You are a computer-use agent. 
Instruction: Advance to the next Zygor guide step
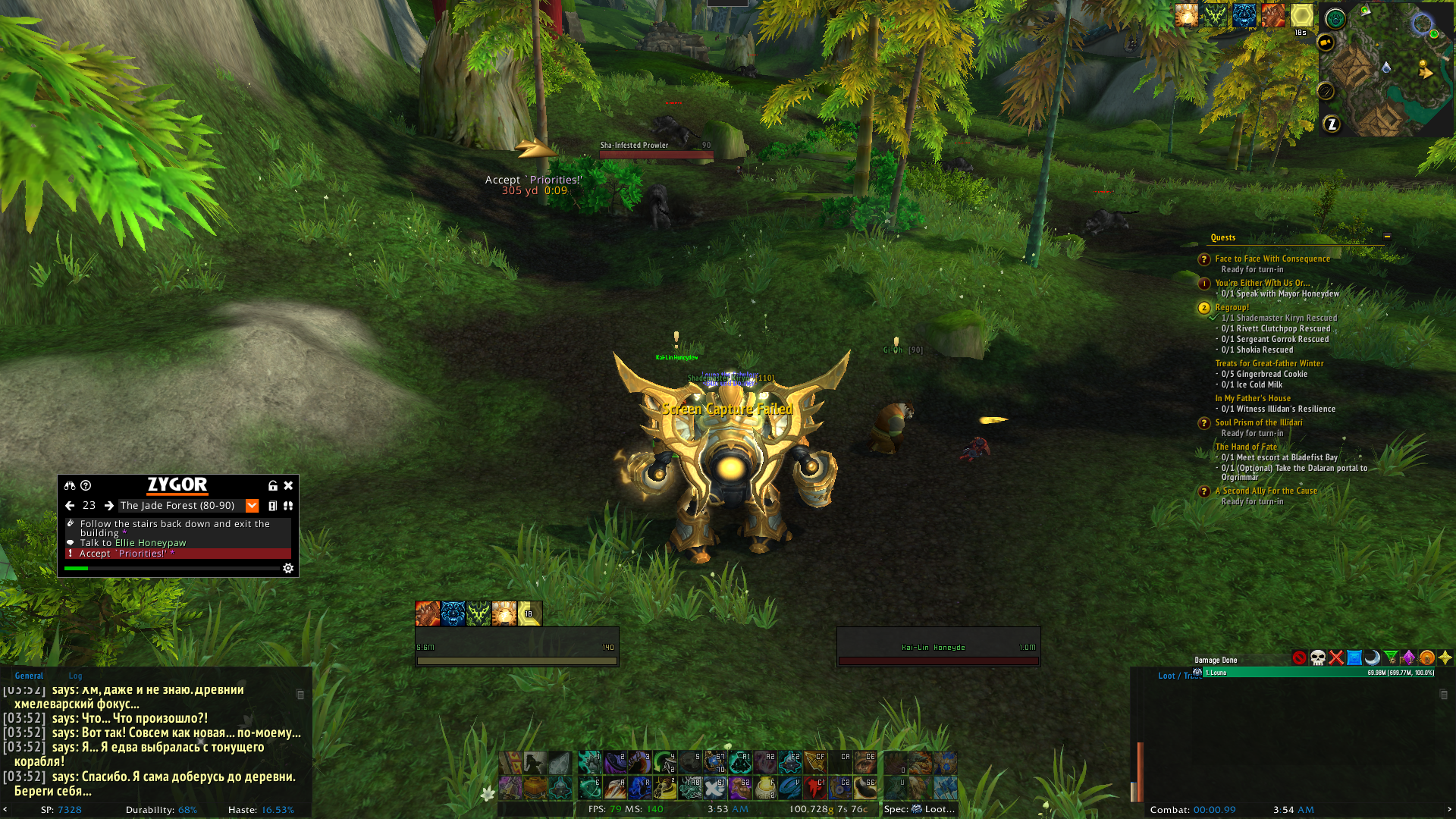pyautogui.click(x=109, y=506)
